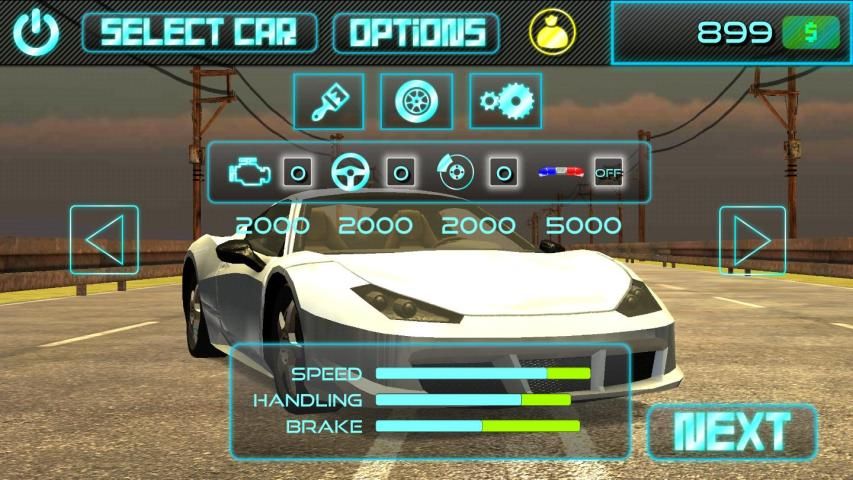Screen dimensions: 853x480
Task: Open the Select Car menu
Action: click(x=199, y=33)
